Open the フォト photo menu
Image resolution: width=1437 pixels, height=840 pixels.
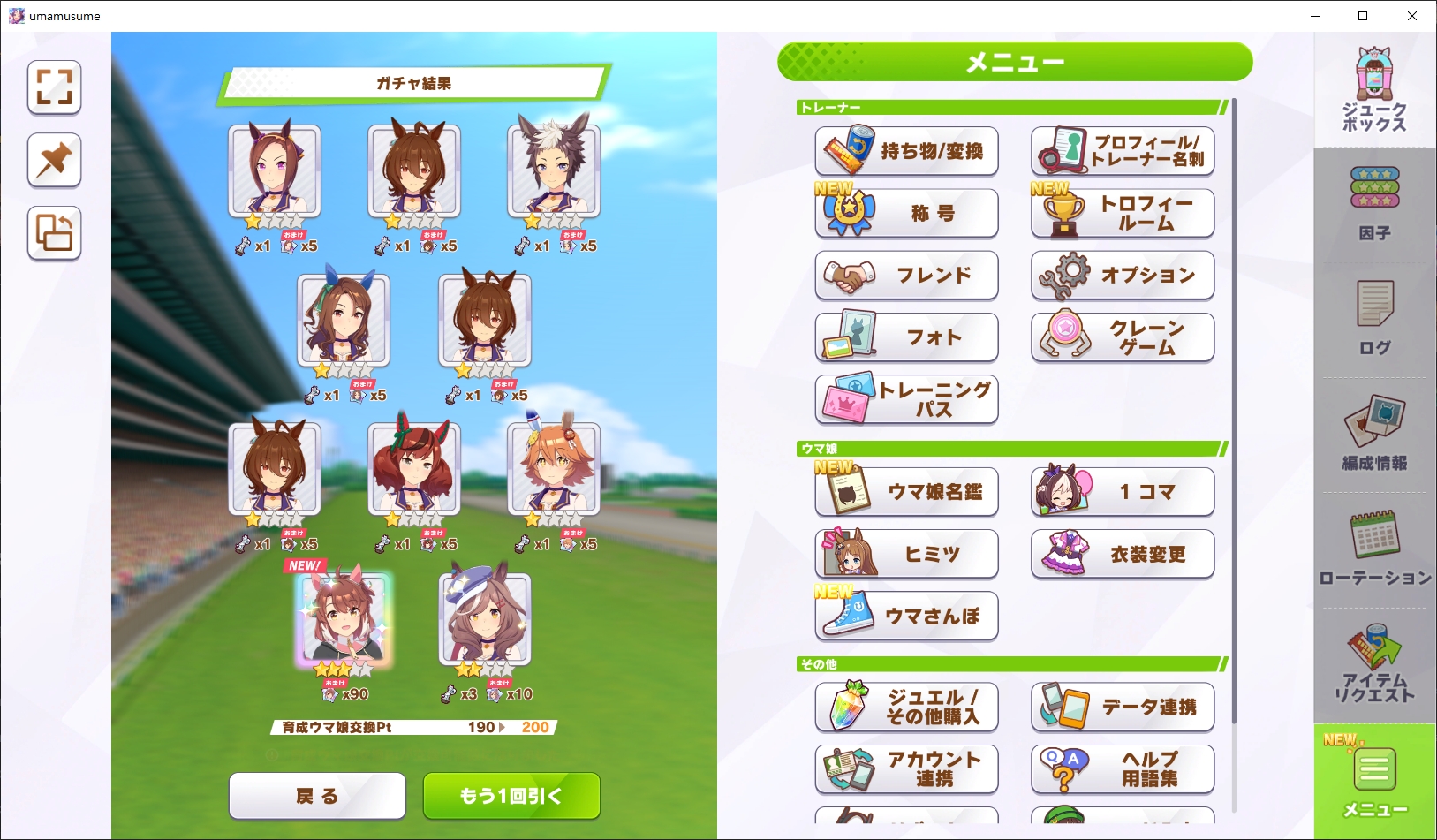906,337
